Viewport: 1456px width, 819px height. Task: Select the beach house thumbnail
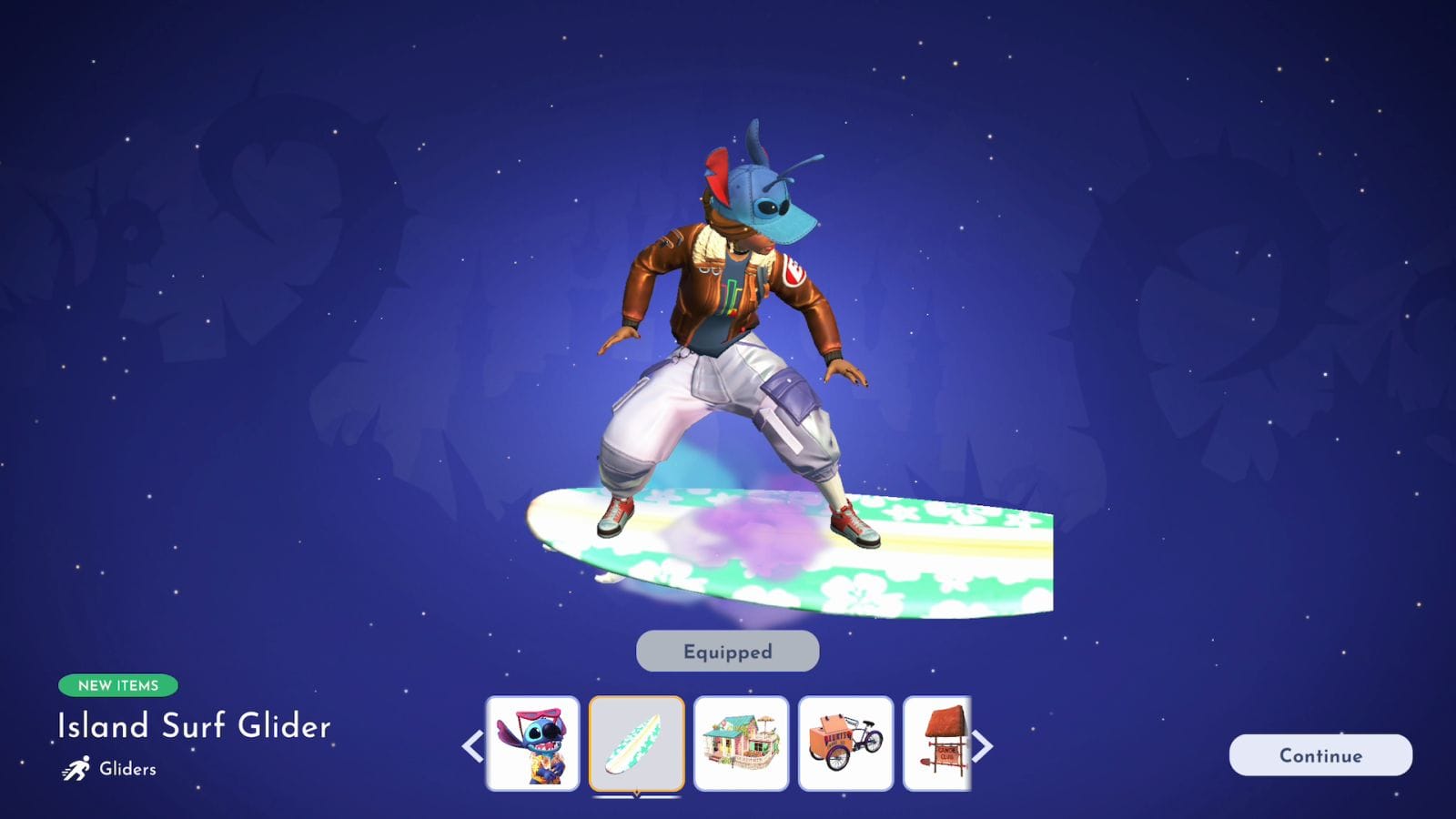(741, 743)
